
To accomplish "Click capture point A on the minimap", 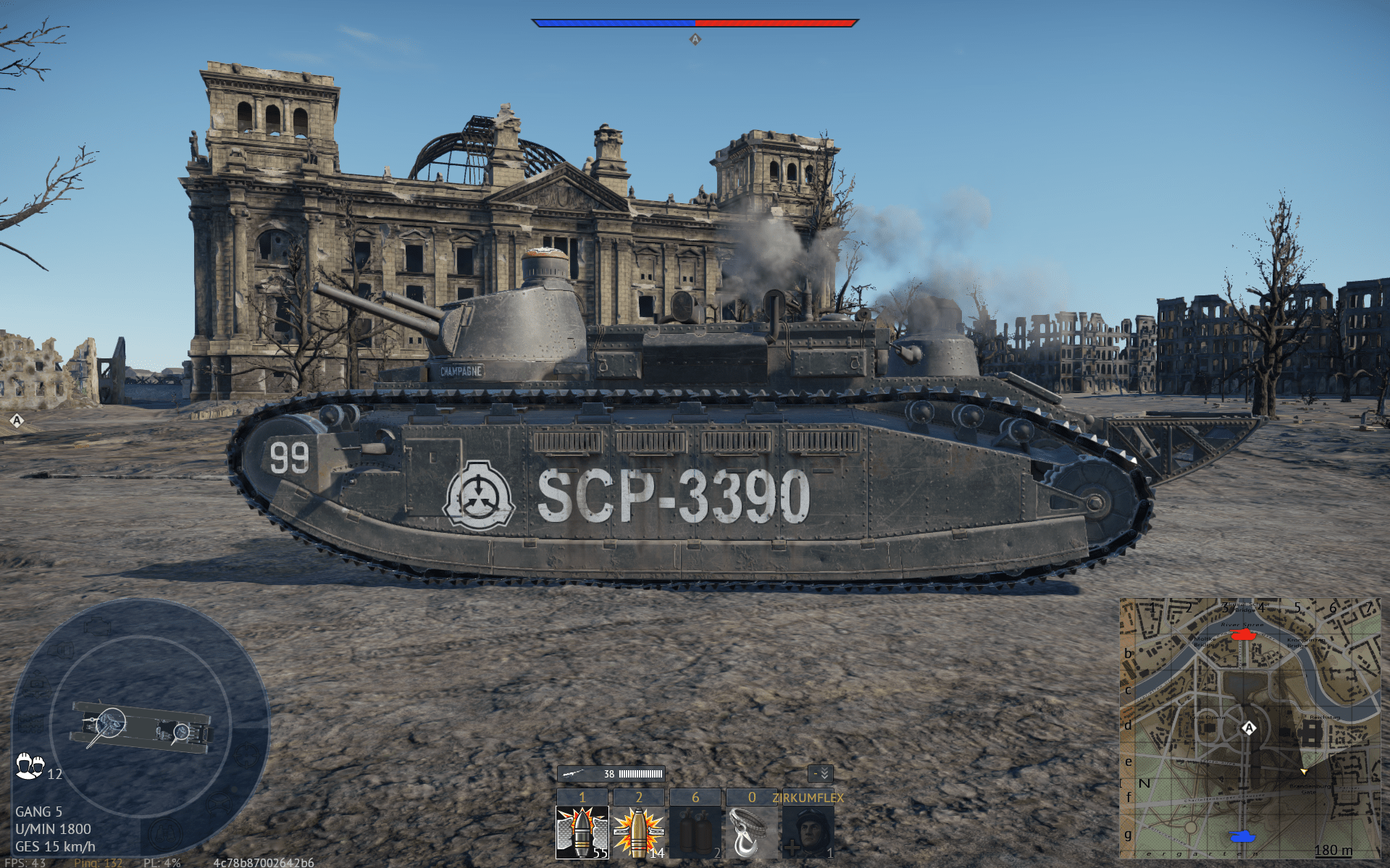I will tap(1249, 728).
